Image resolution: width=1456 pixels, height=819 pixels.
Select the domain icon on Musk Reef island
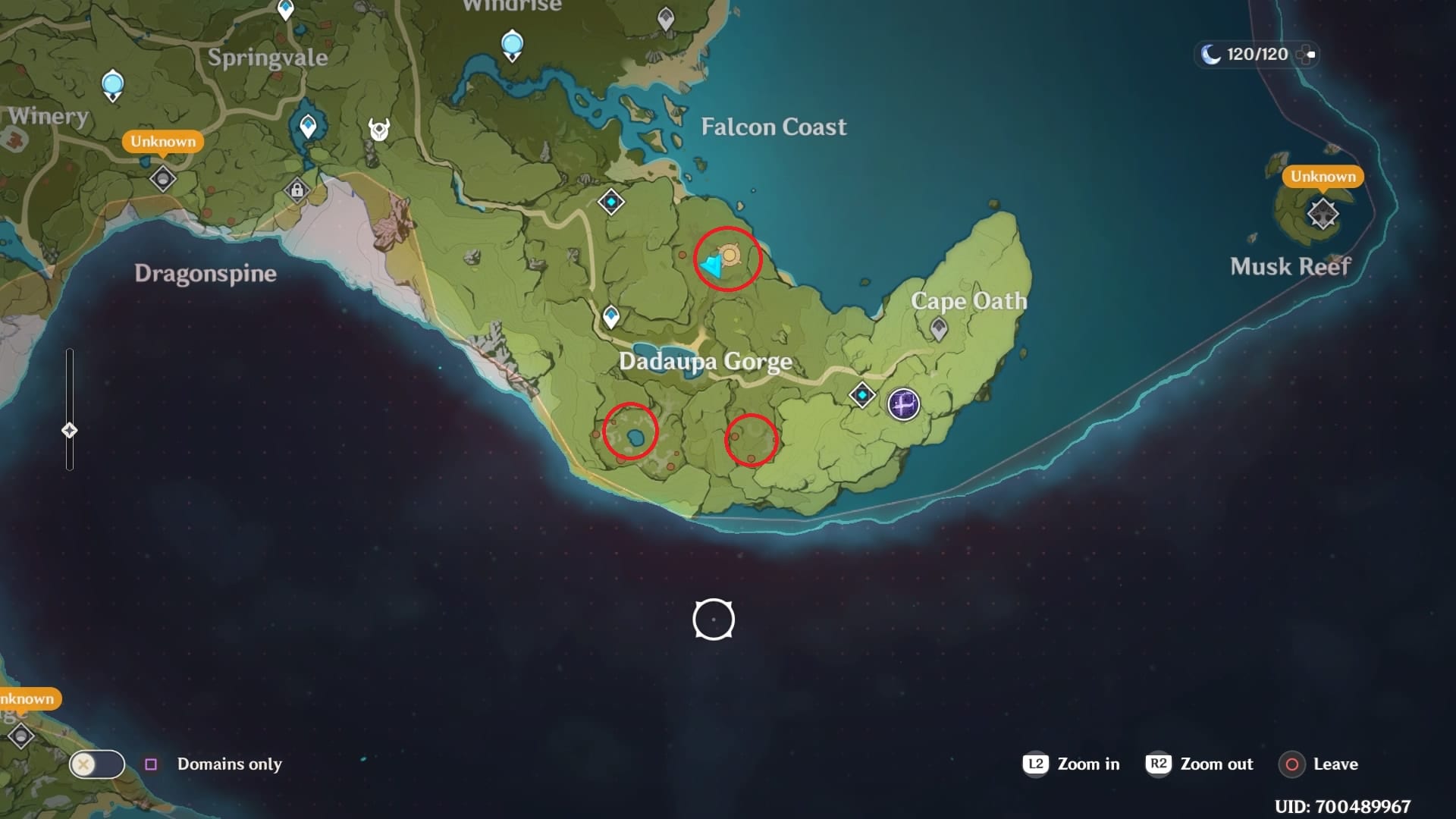pyautogui.click(x=1323, y=214)
